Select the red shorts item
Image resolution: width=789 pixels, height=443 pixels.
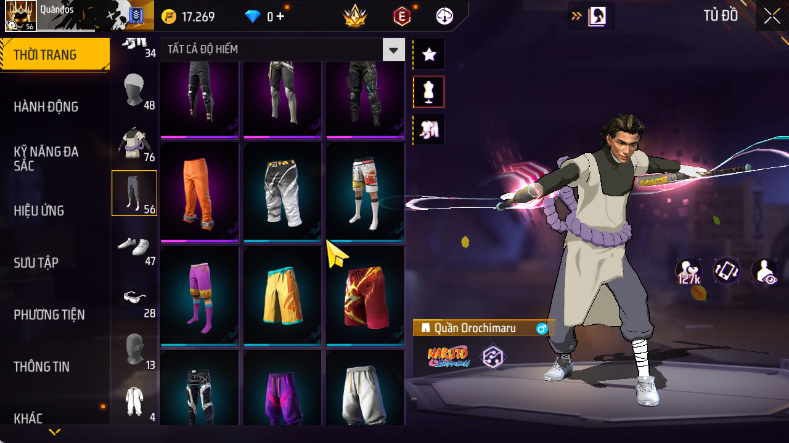(x=365, y=294)
